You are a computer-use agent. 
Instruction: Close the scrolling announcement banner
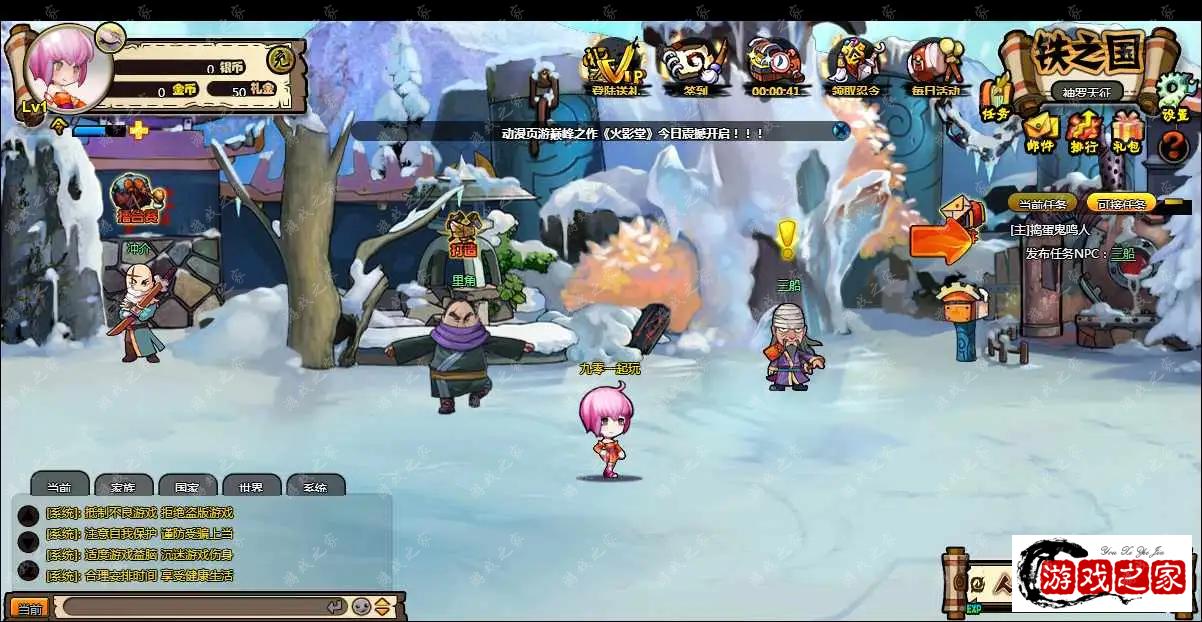(842, 130)
